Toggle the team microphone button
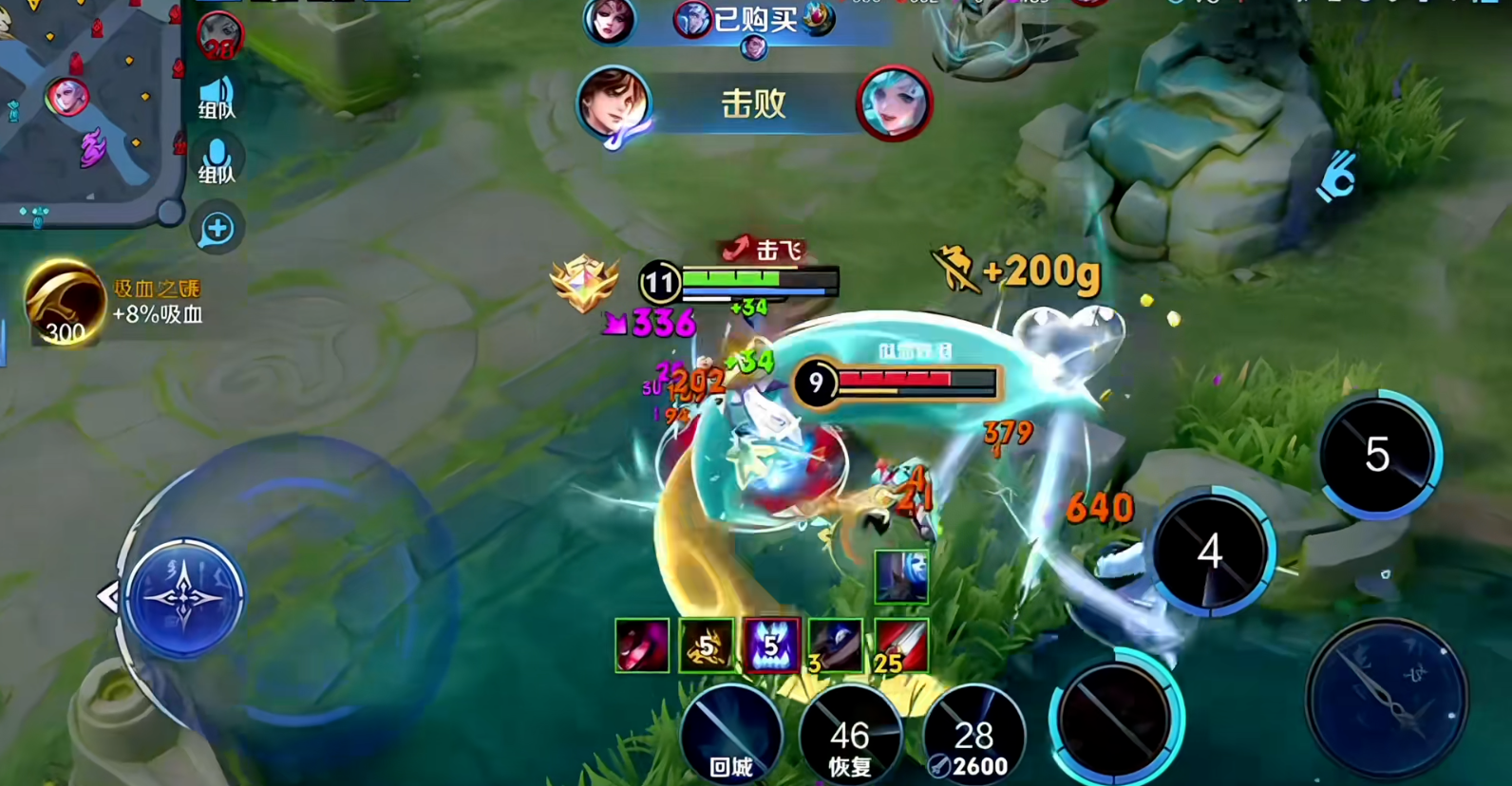The image size is (1512, 786). point(217,160)
